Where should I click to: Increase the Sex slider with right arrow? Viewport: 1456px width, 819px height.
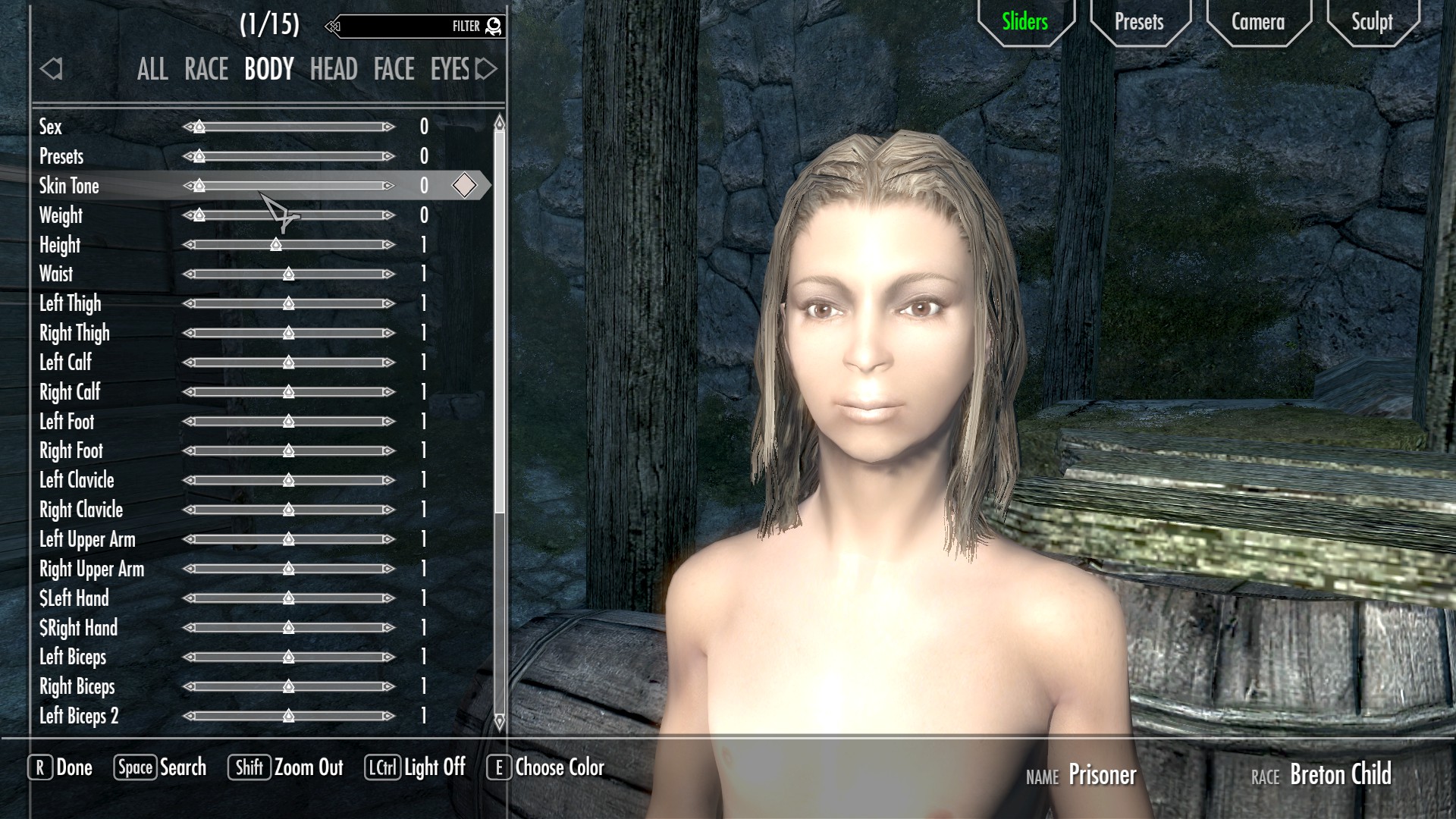pyautogui.click(x=389, y=127)
